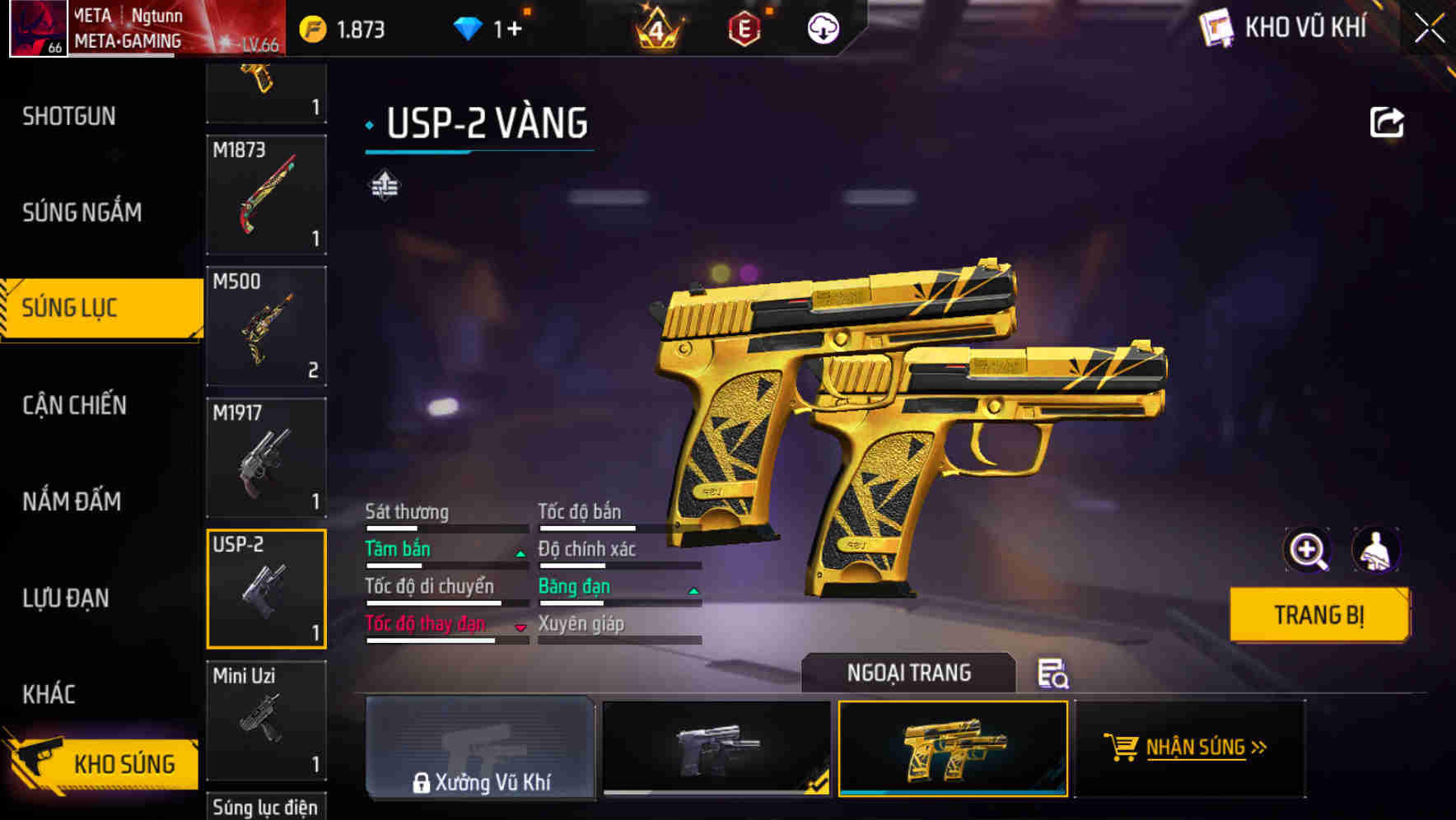Expand the CẬN CHIẾN section
The image size is (1456, 820).
click(x=74, y=405)
